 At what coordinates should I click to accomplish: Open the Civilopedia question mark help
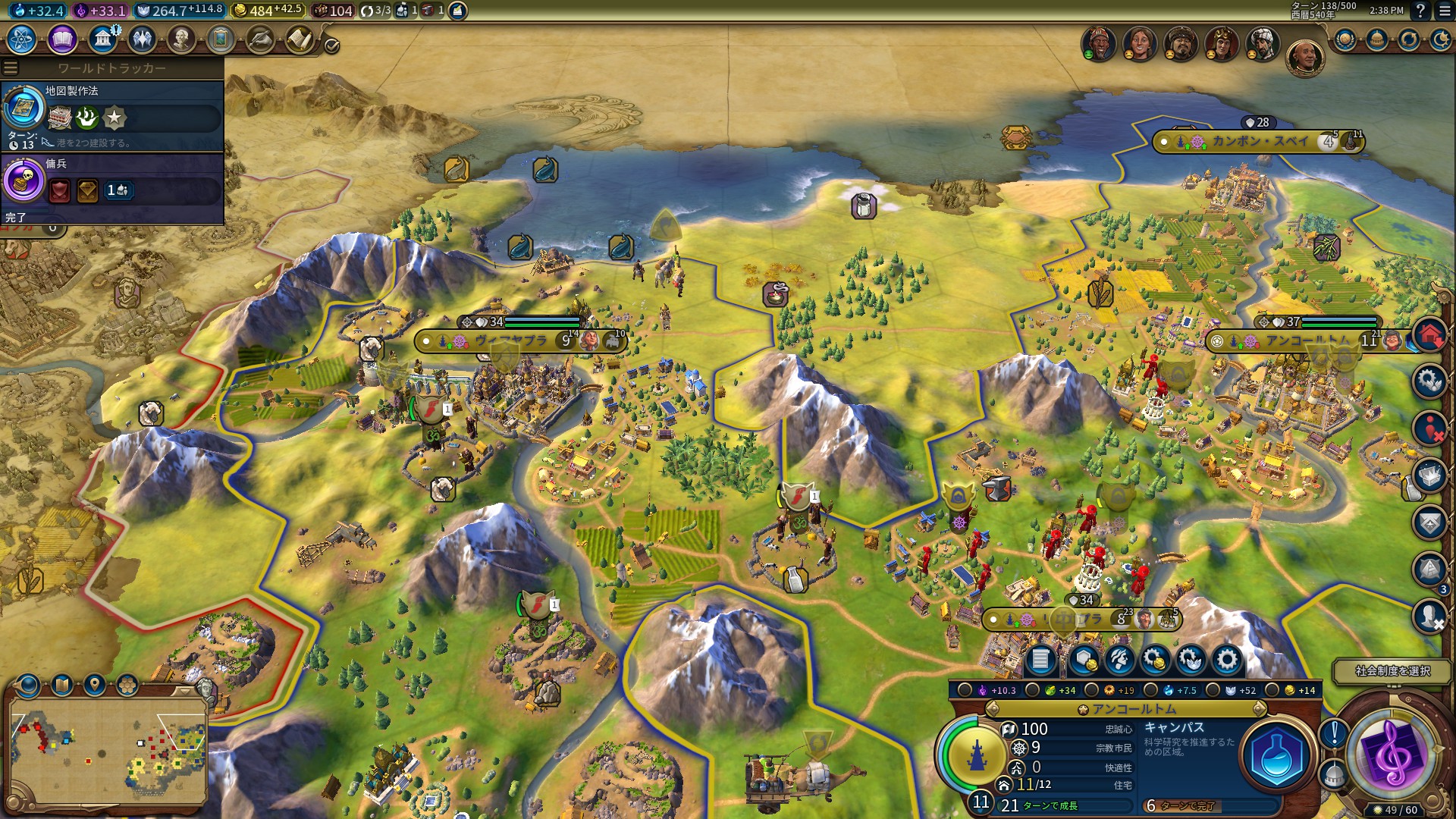pos(1420,11)
